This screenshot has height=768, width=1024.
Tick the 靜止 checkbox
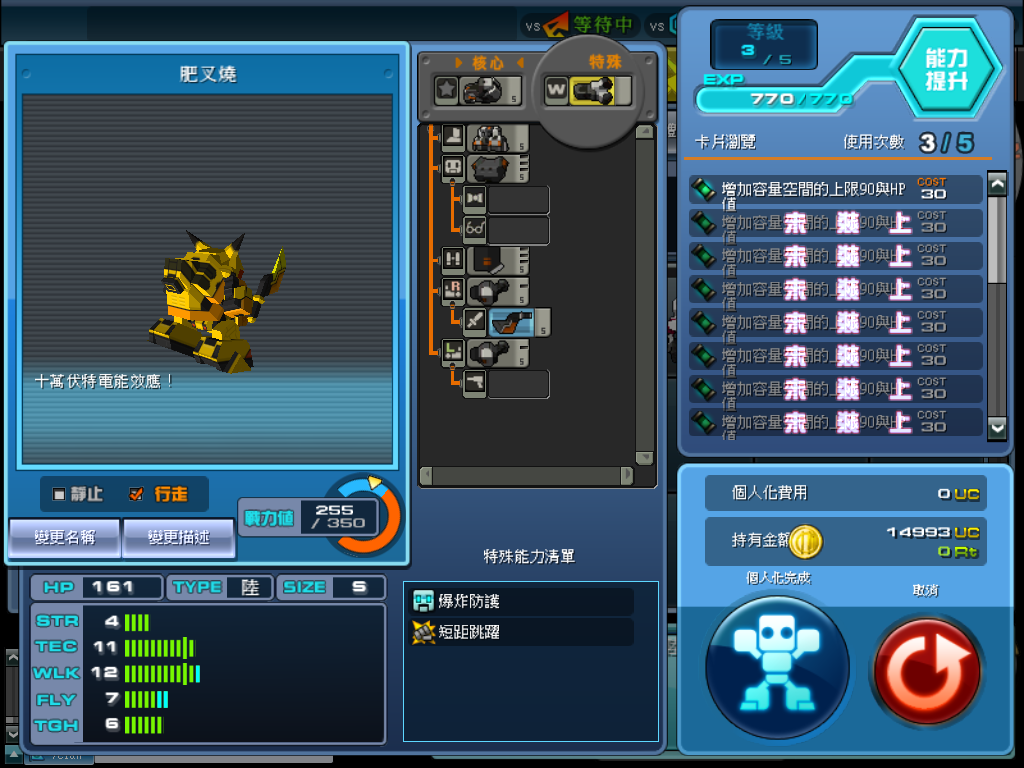coord(59,494)
